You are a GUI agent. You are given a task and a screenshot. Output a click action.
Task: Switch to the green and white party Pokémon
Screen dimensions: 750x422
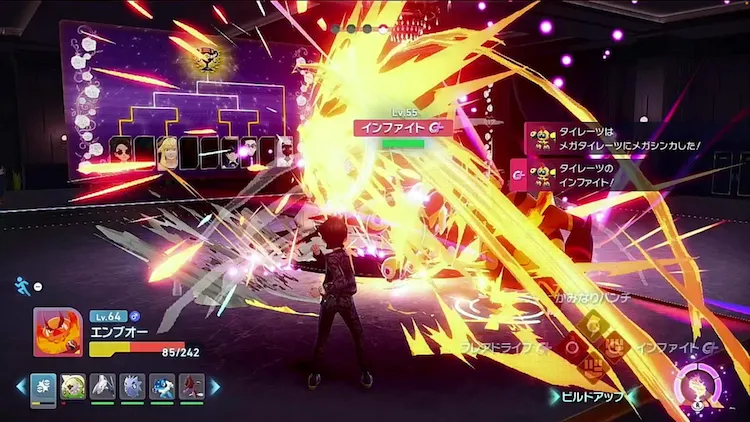point(73,387)
